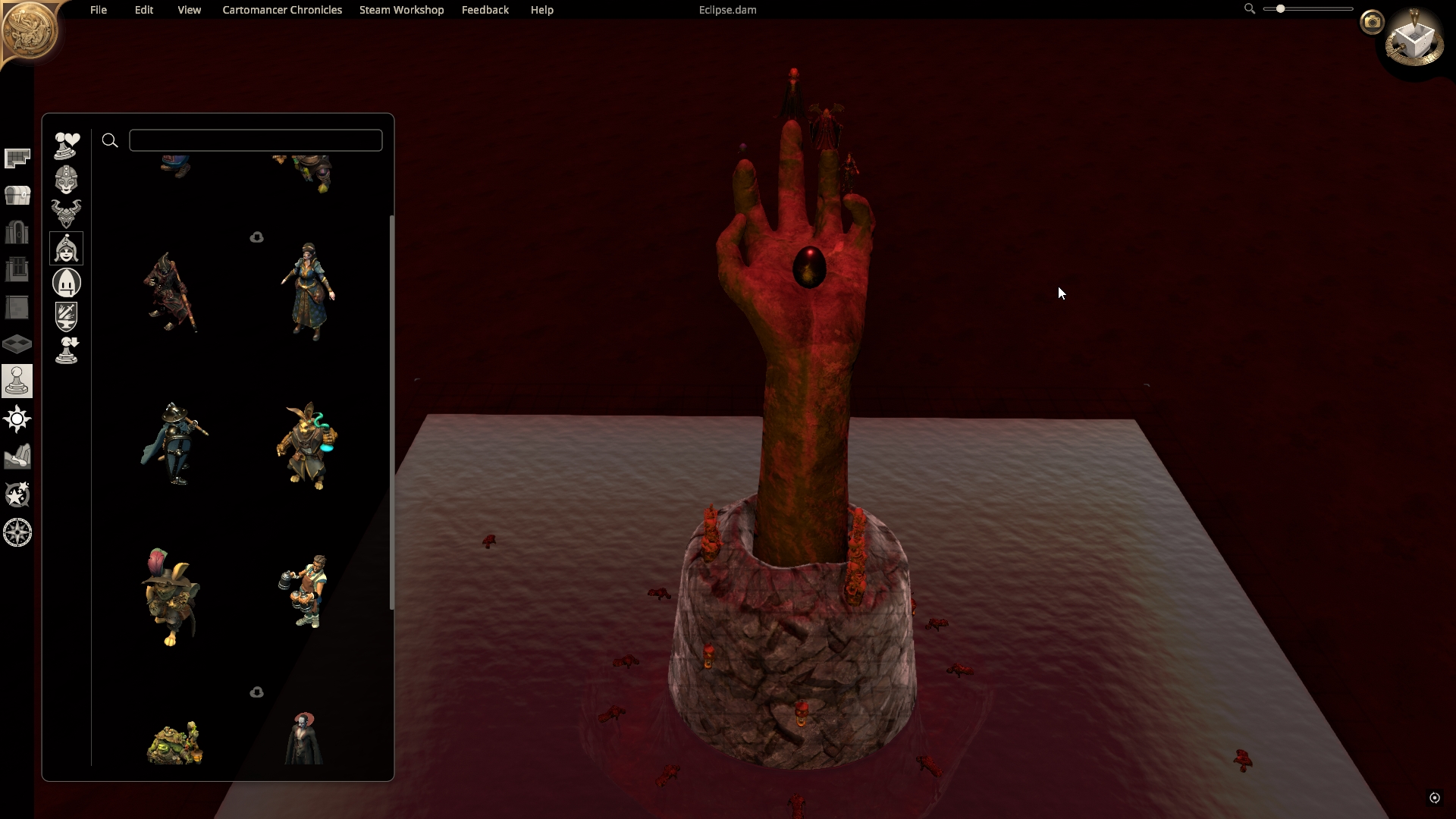
Task: Pick the barmaid carrying mugs token
Action: tap(305, 591)
